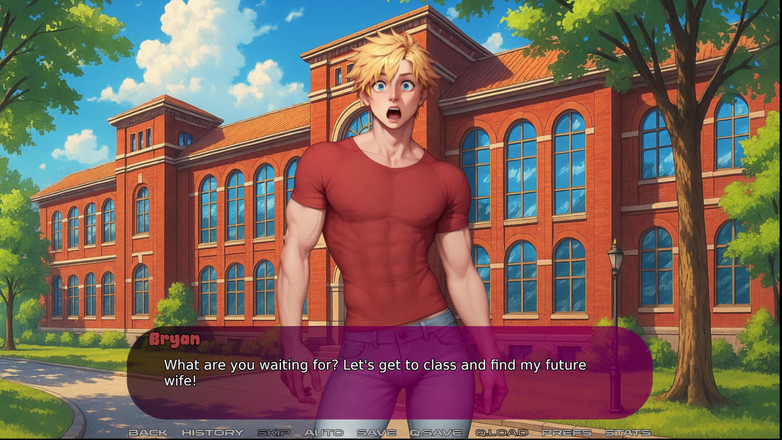Activate SKIP in the quick menu
The width and height of the screenshot is (782, 440).
pyautogui.click(x=273, y=432)
